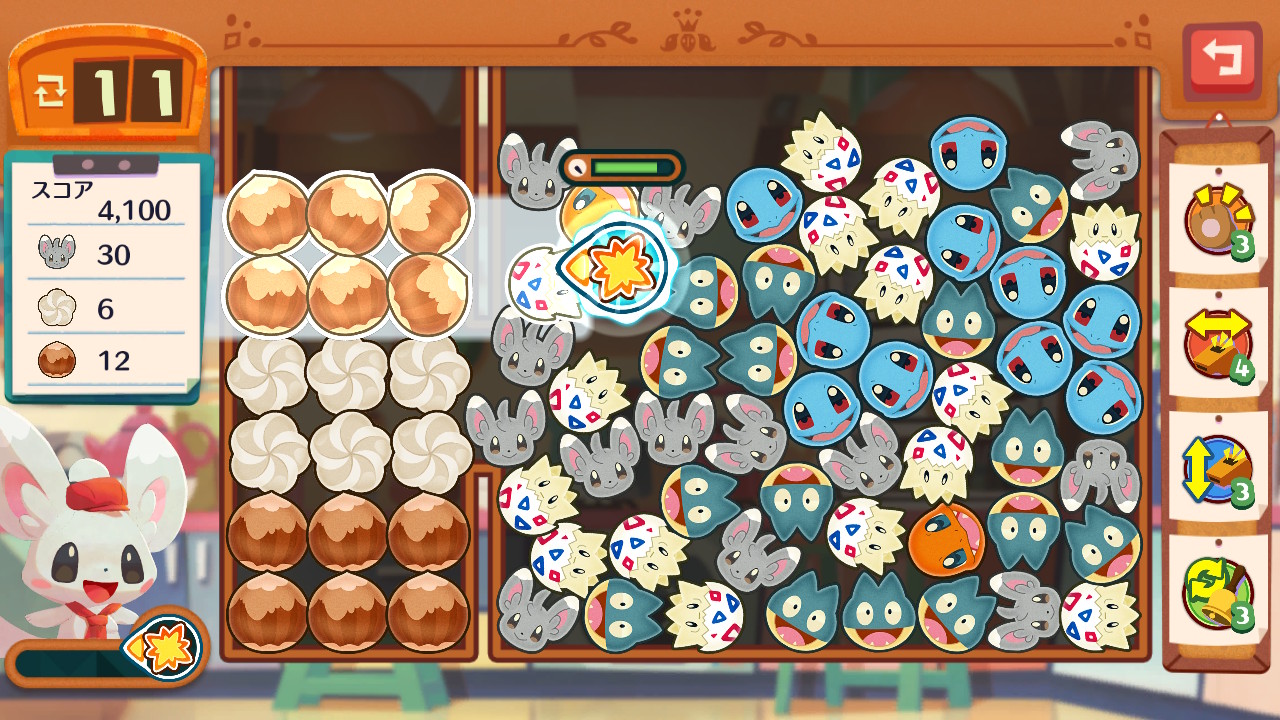This screenshot has height=720, width=1280.
Task: Select the café skill gauge burst icon
Action: [x=162, y=649]
